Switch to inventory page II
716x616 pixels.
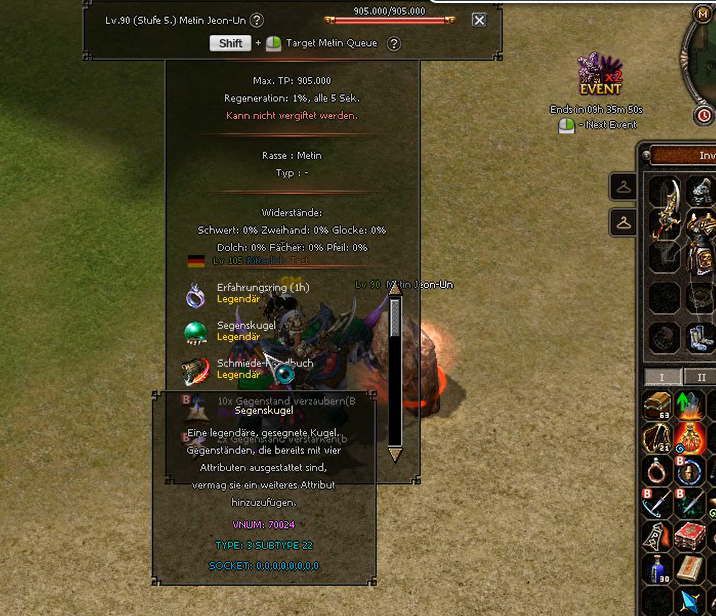700,377
